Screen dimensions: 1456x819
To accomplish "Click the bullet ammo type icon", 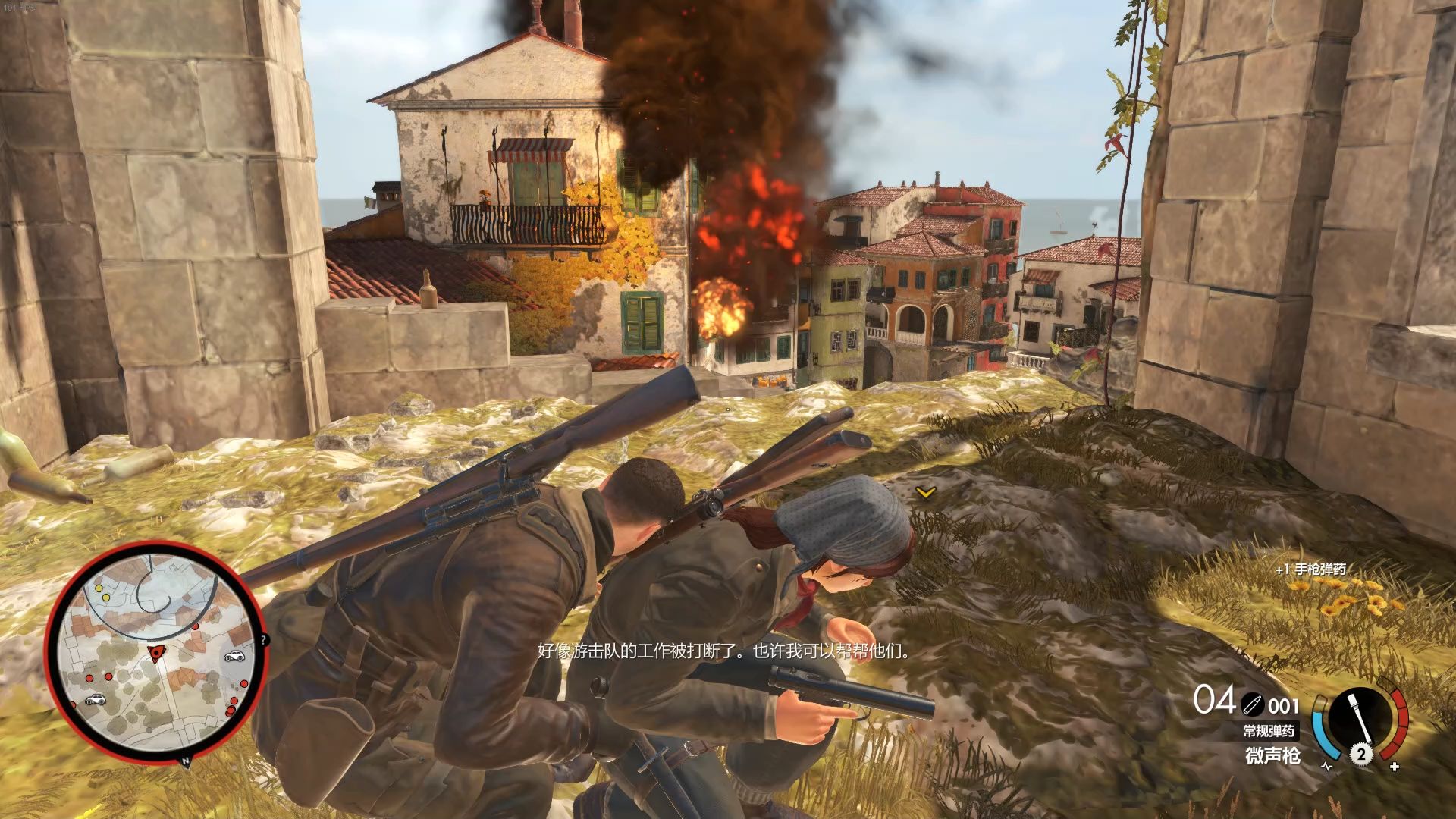I will pyautogui.click(x=1252, y=706).
